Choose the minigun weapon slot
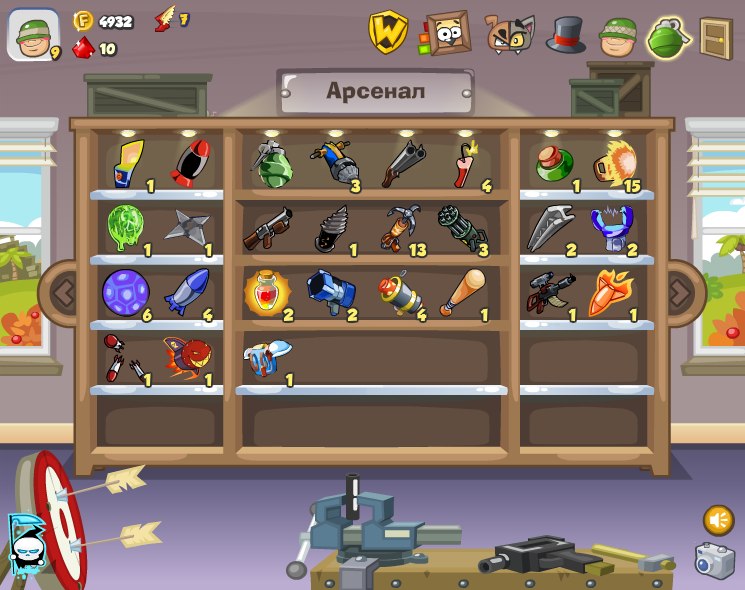The image size is (745, 590). pyautogui.click(x=461, y=229)
